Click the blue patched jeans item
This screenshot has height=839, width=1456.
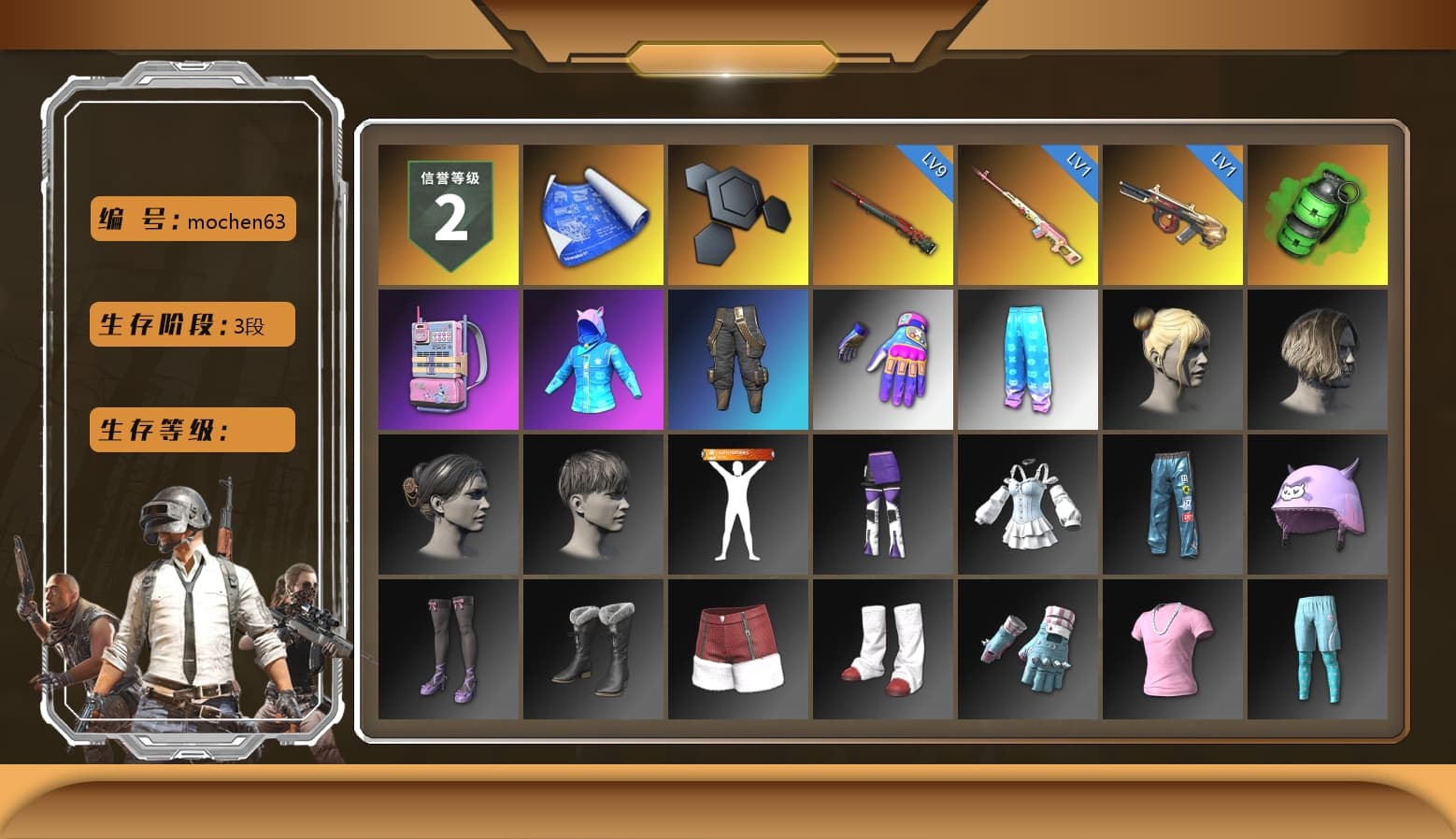coord(1174,505)
